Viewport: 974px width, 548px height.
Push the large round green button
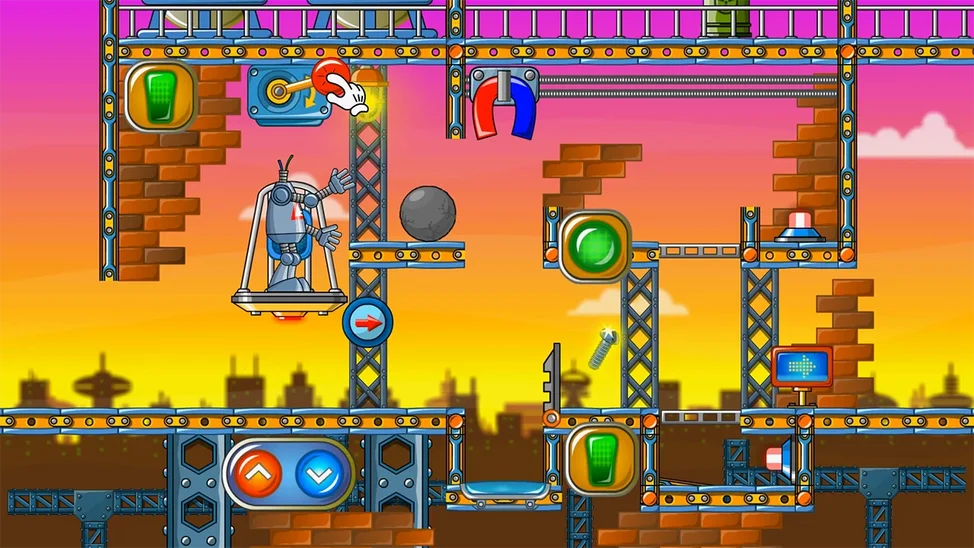click(592, 245)
